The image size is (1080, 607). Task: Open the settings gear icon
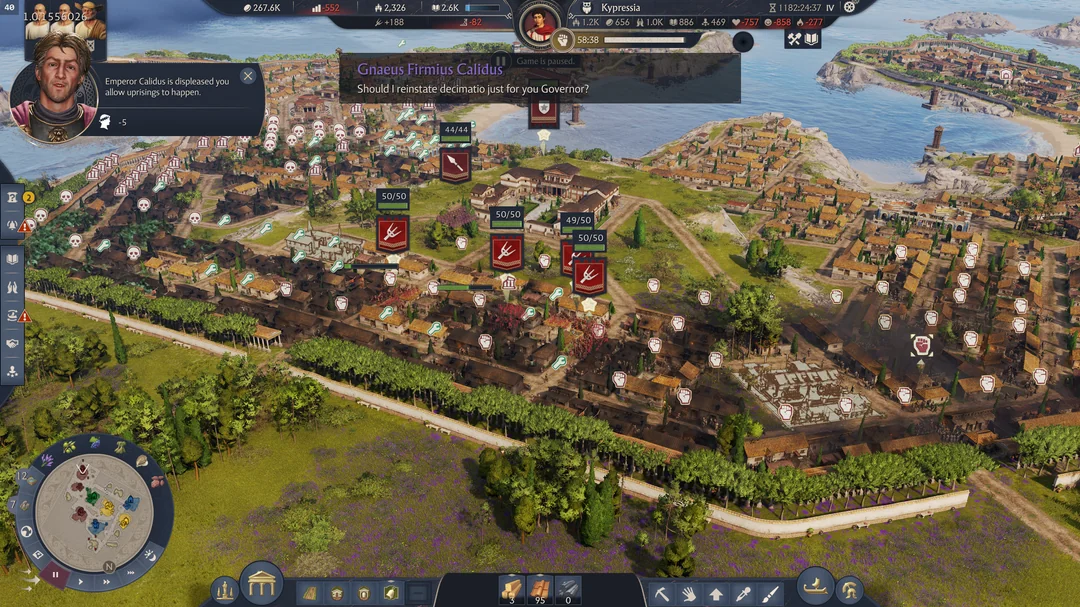click(x=850, y=6)
